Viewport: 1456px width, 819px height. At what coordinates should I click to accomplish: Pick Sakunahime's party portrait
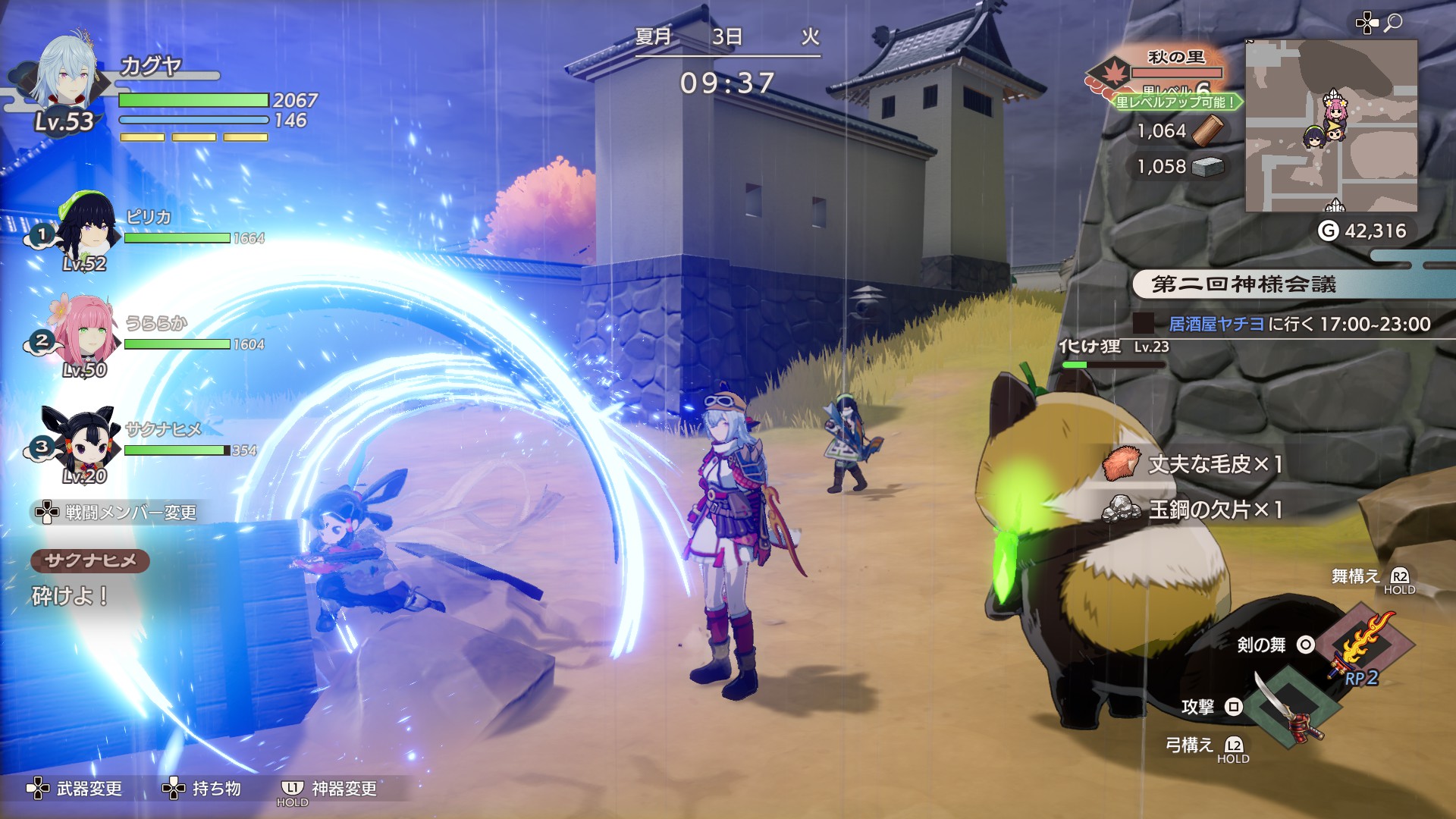(83, 438)
